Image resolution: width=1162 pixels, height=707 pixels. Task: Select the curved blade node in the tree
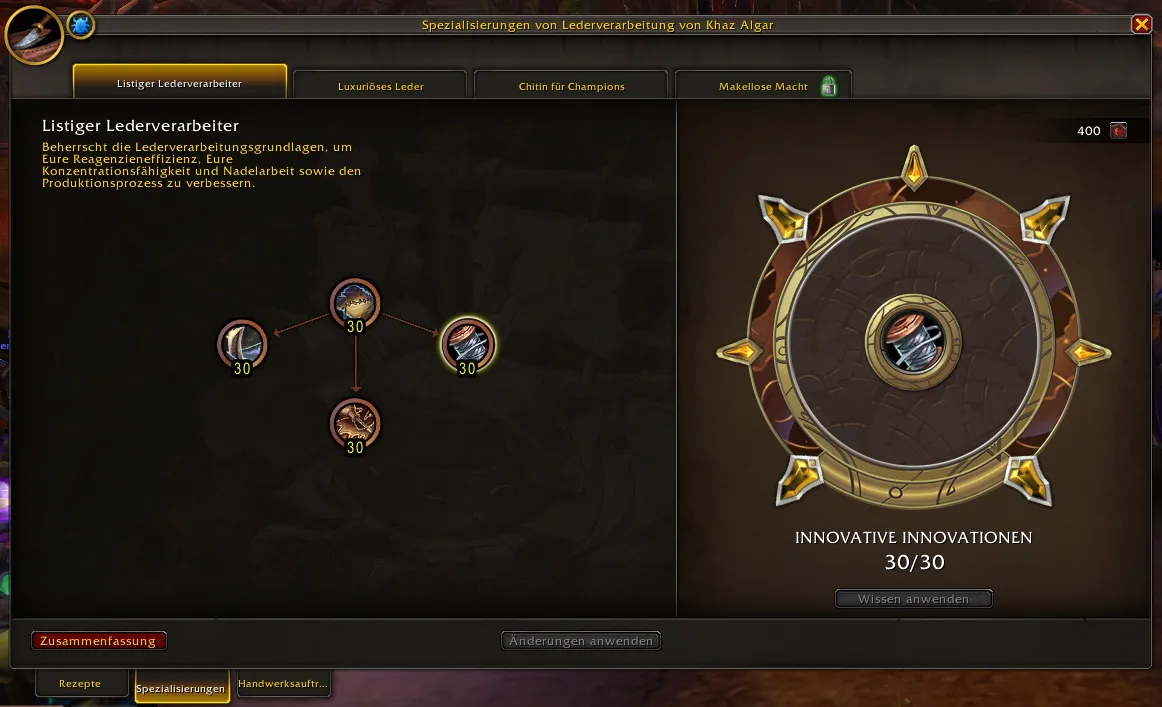(x=242, y=345)
